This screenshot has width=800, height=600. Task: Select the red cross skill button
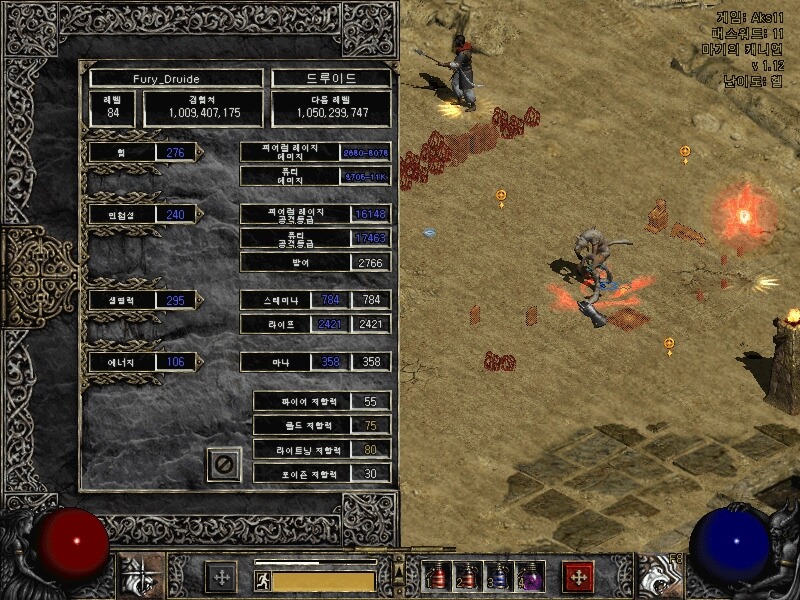[x=578, y=577]
